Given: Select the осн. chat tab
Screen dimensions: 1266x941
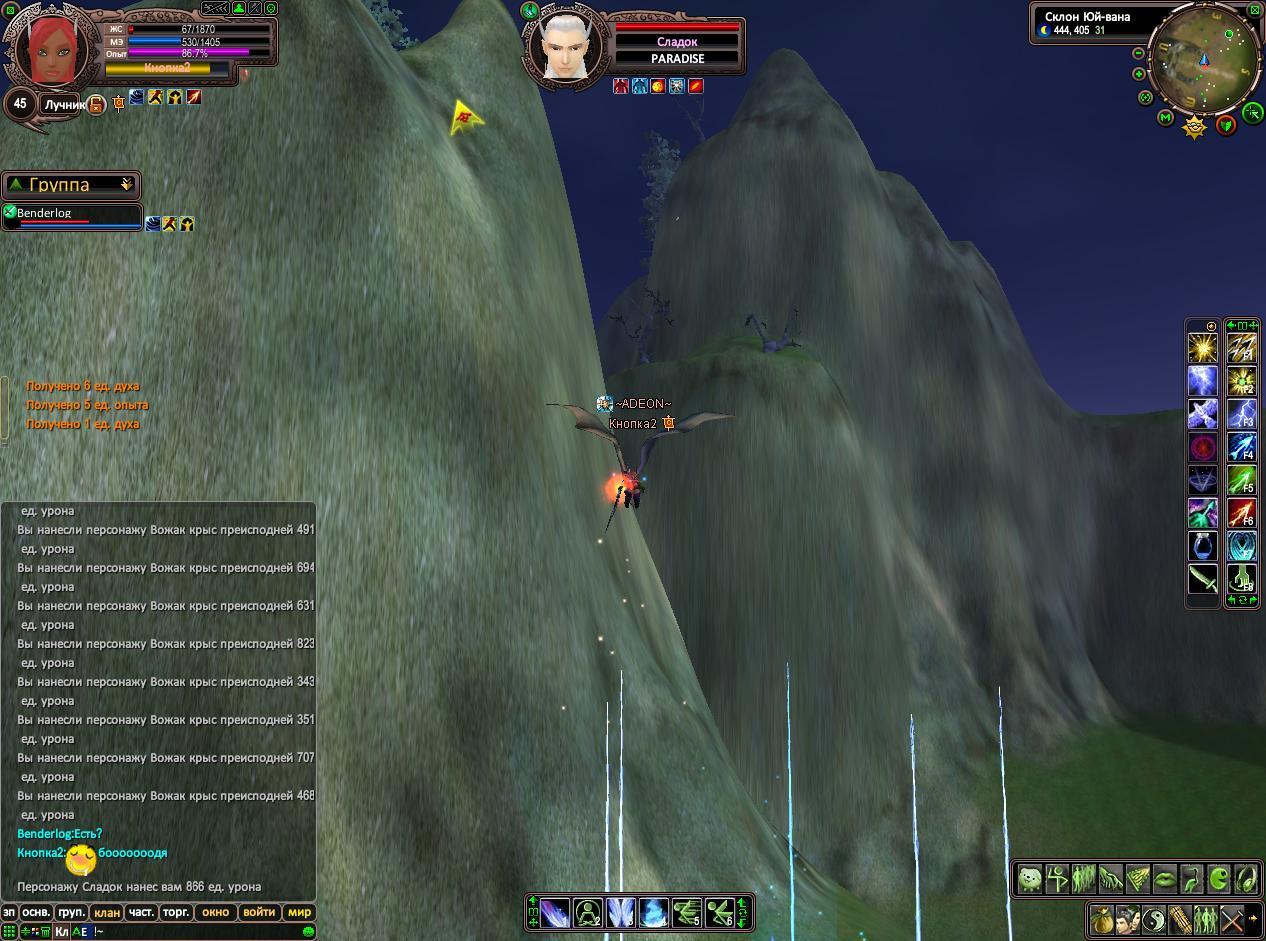Looking at the screenshot, I should click(37, 912).
